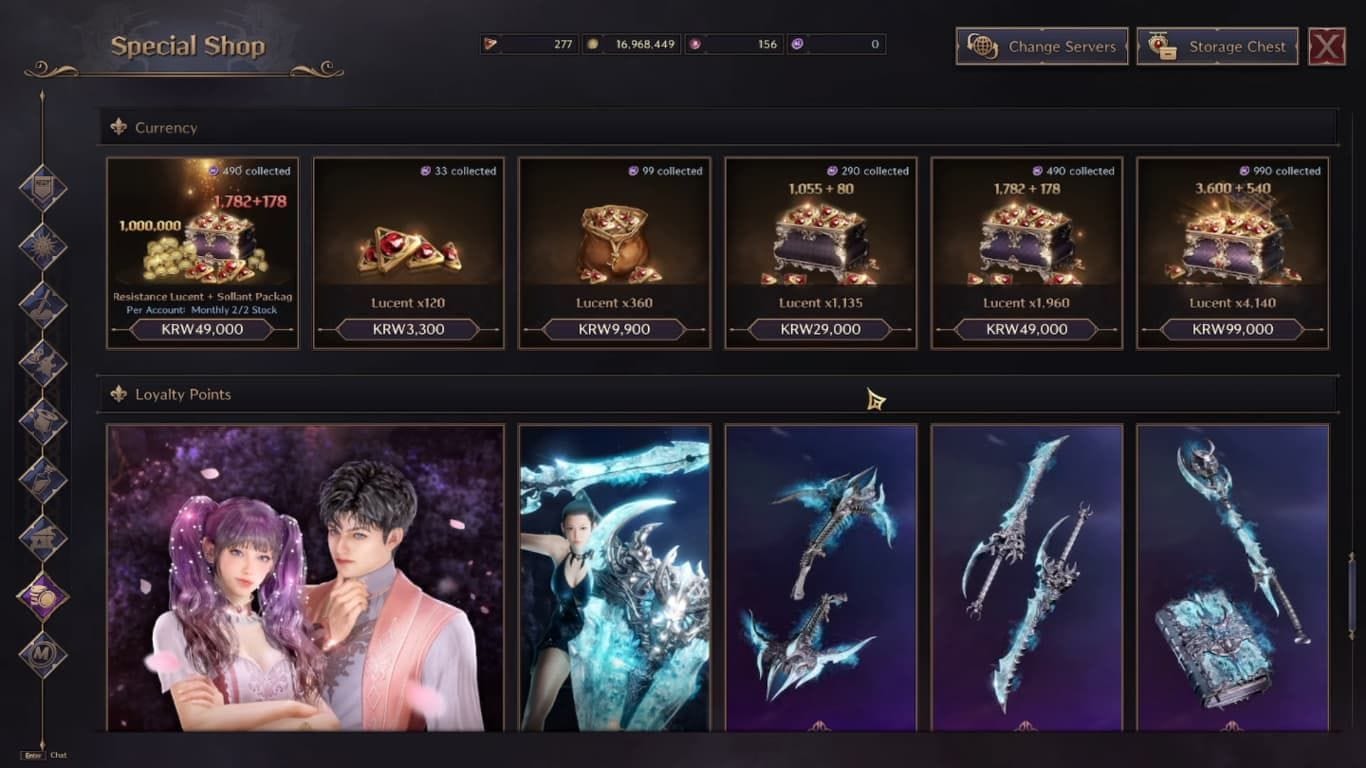Click the purple currency icon showing zero
Viewport: 1366px width, 768px height.
point(798,43)
